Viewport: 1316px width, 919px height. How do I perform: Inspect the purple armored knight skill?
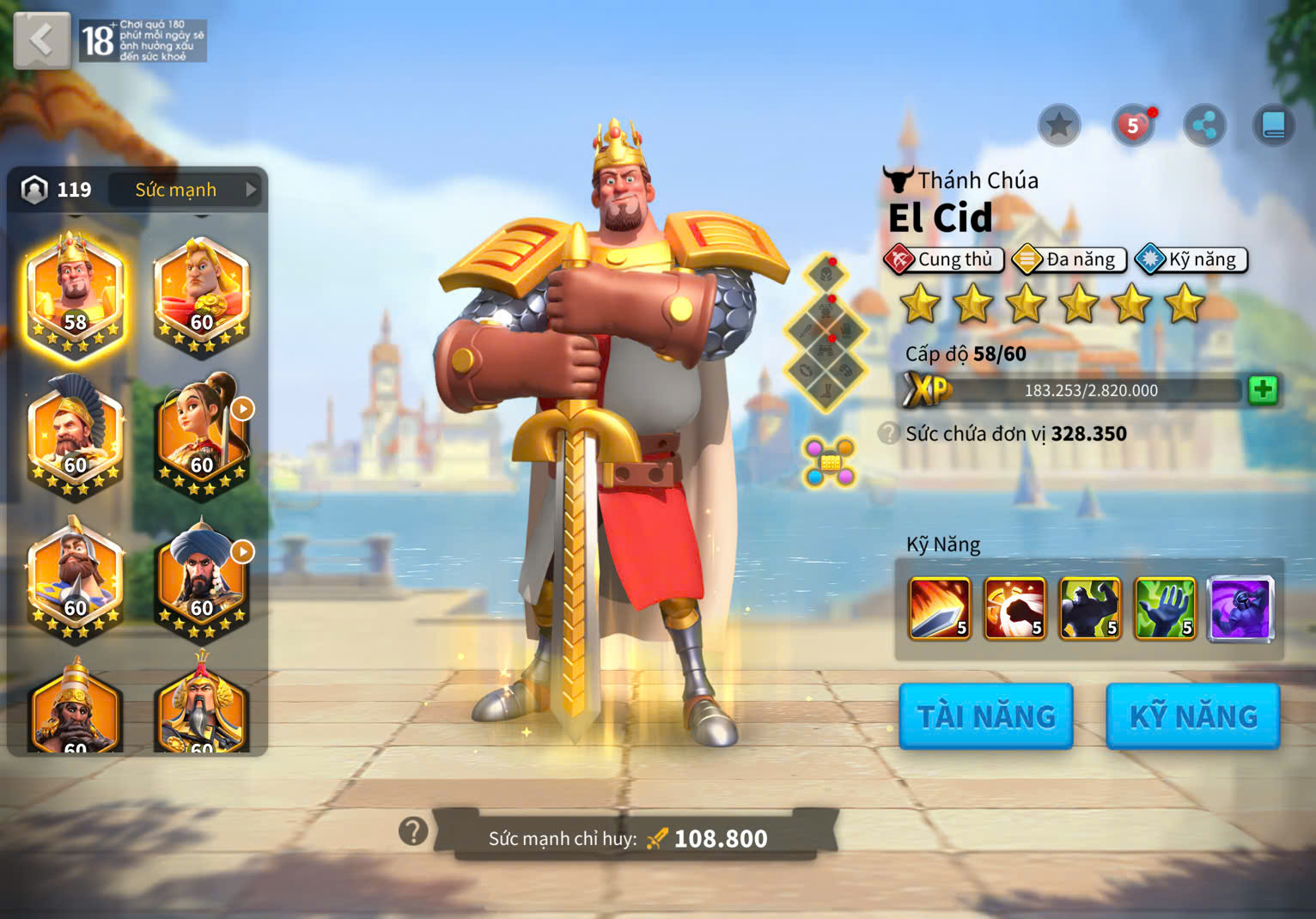coord(1240,609)
